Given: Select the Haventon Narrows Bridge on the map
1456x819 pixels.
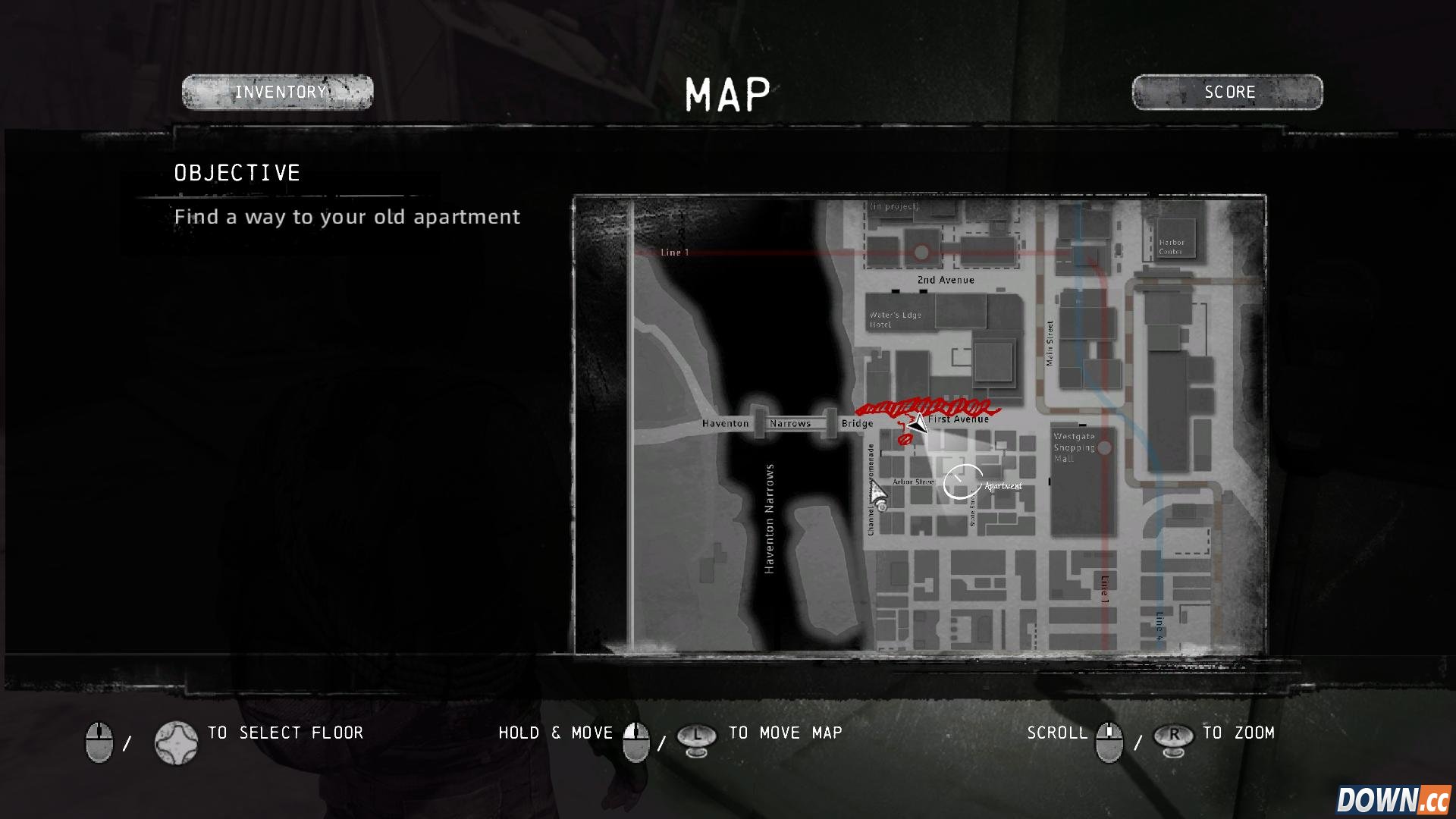Looking at the screenshot, I should (x=790, y=424).
